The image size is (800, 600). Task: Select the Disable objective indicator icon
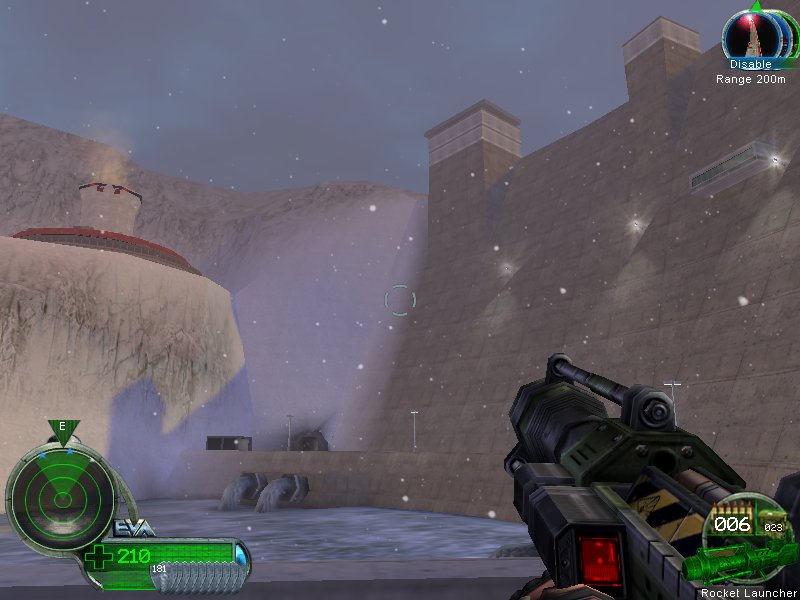[756, 37]
